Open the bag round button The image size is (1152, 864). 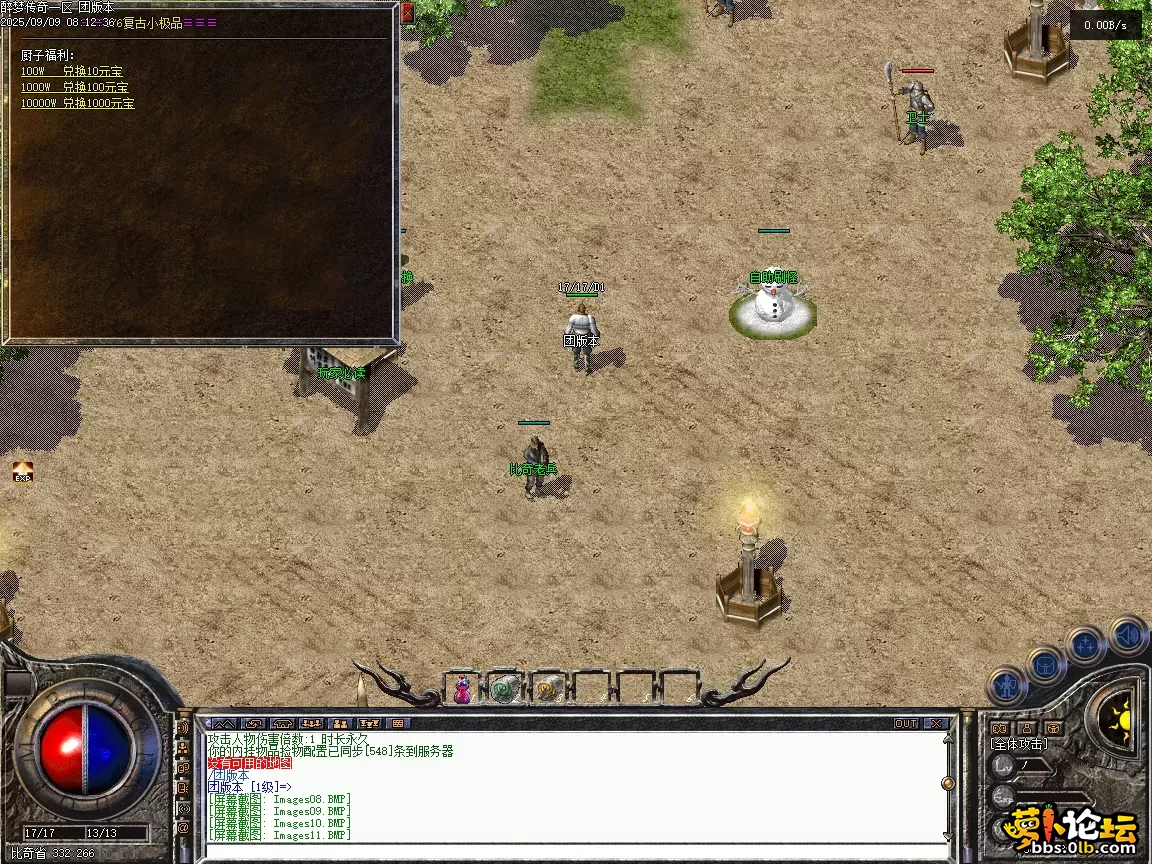(x=1047, y=665)
